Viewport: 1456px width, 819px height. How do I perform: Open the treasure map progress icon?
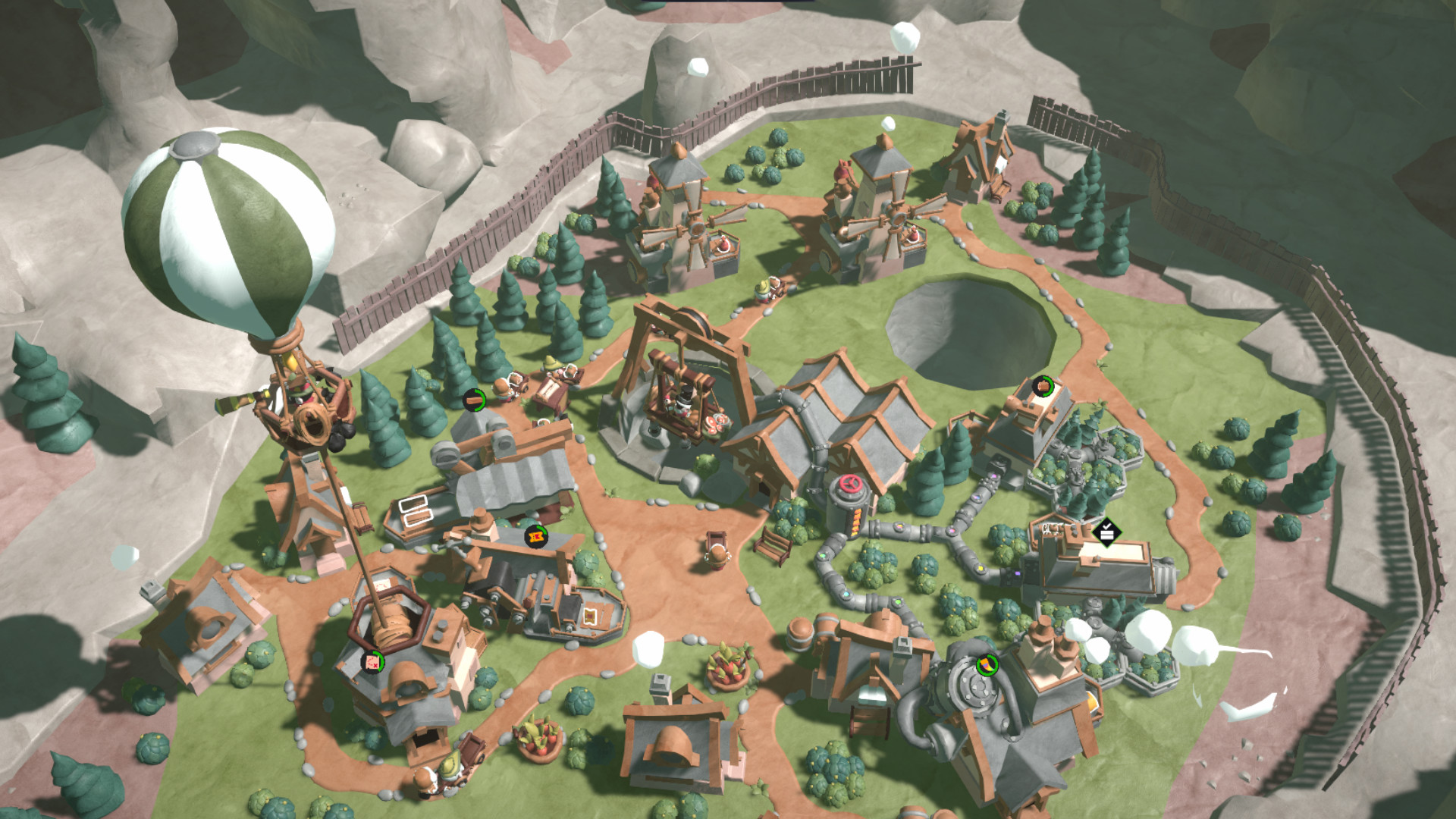(x=372, y=662)
